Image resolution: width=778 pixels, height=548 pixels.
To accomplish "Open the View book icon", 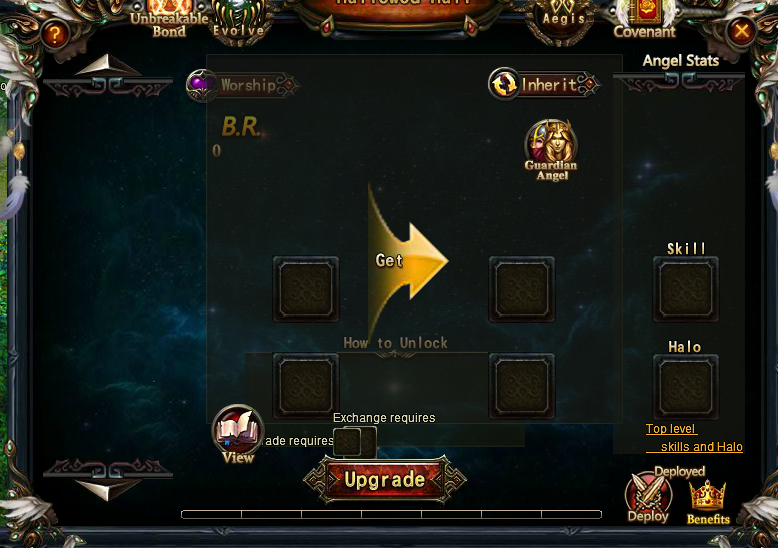I will (x=238, y=434).
